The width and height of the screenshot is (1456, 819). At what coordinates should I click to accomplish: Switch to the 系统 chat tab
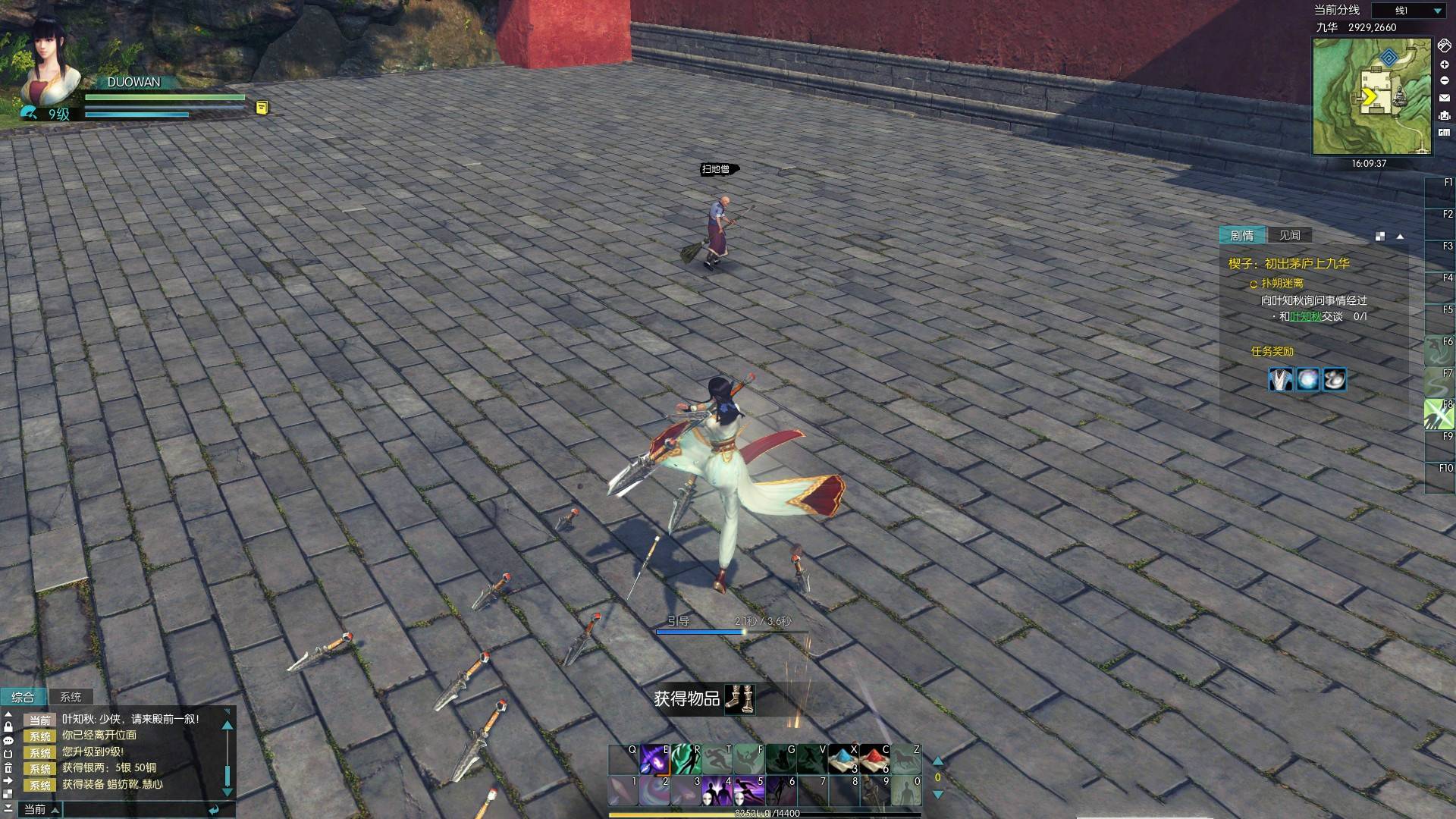[x=71, y=697]
